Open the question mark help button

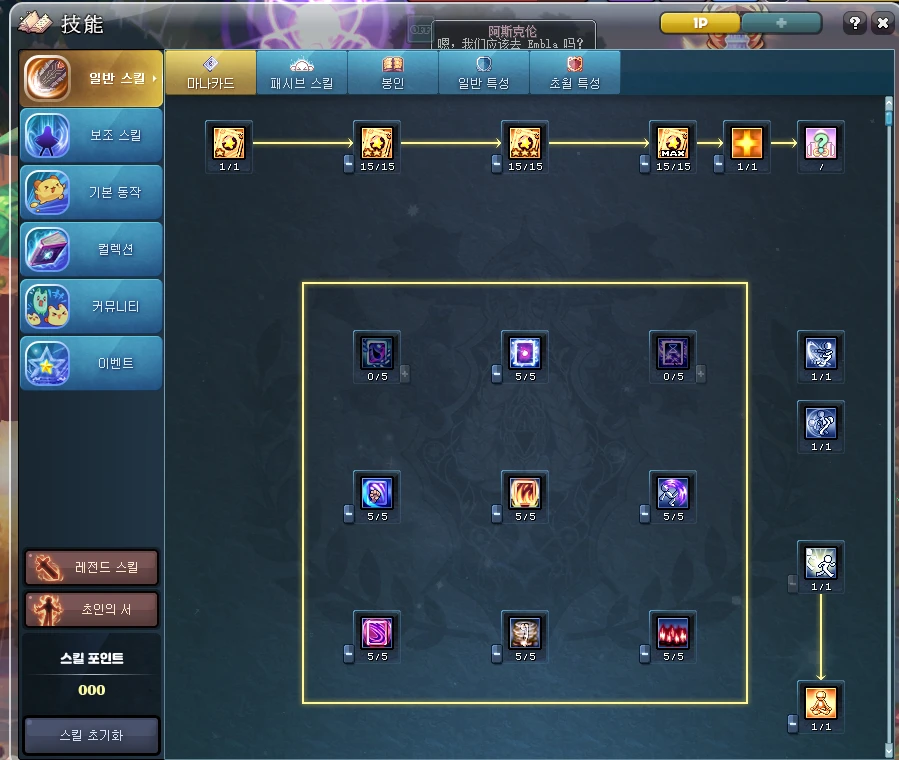pos(855,23)
